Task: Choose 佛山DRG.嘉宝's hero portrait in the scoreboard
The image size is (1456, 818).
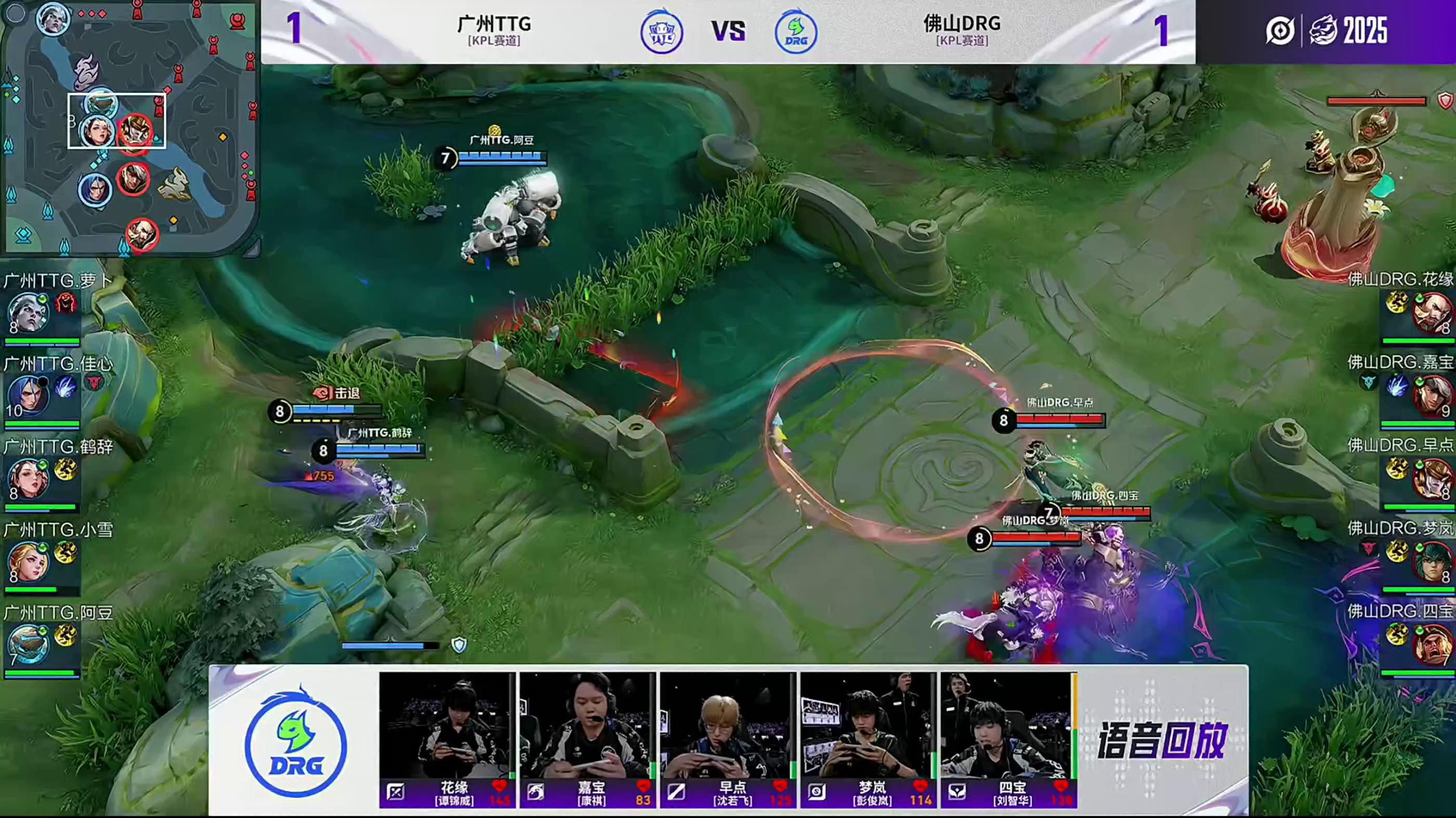Action: point(1431,395)
